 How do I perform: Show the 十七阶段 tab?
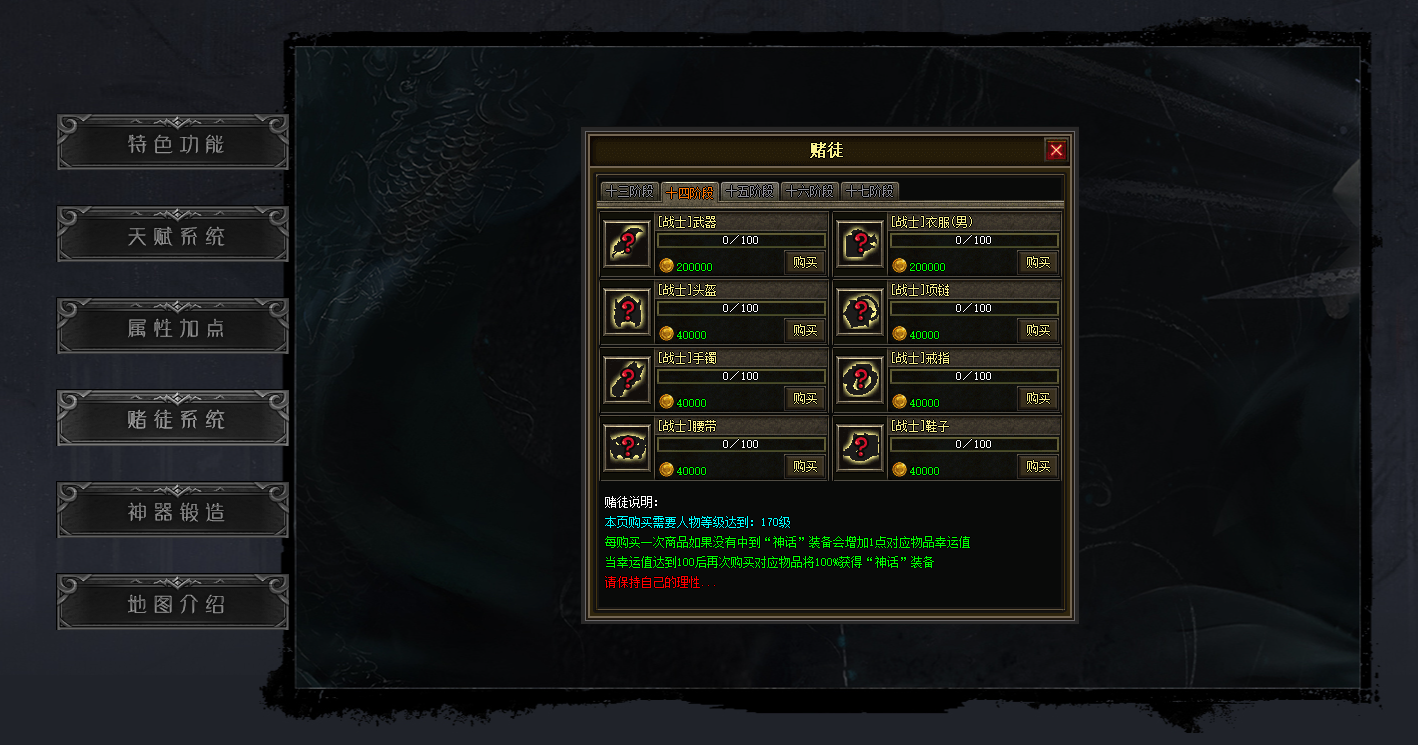(870, 191)
